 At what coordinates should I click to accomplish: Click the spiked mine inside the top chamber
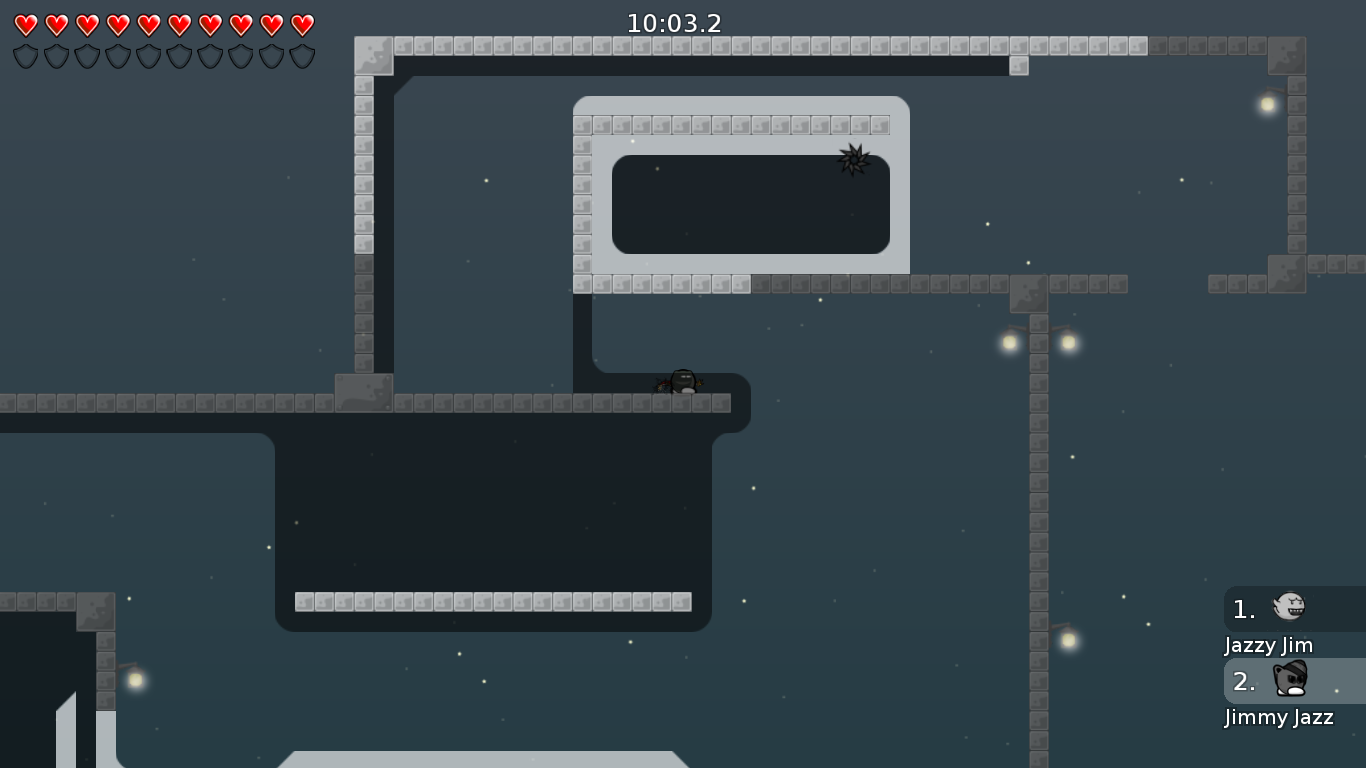coord(855,160)
